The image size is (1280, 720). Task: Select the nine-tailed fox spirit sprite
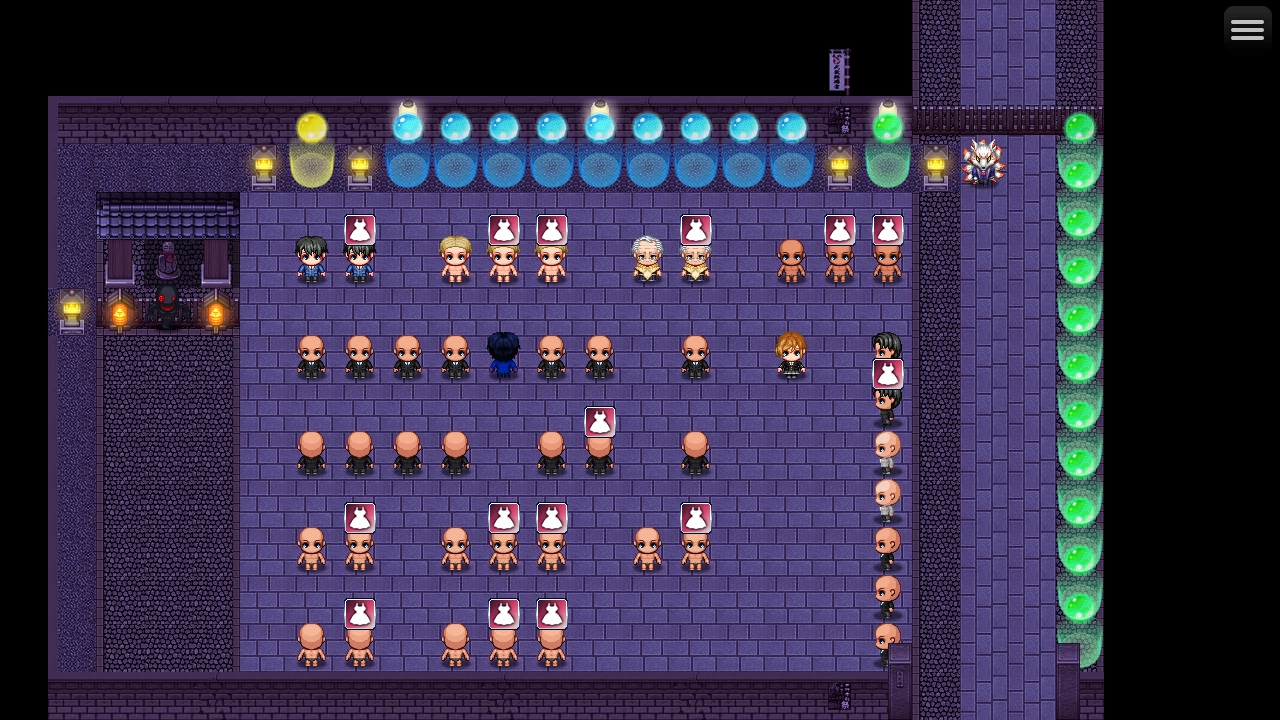pos(984,163)
